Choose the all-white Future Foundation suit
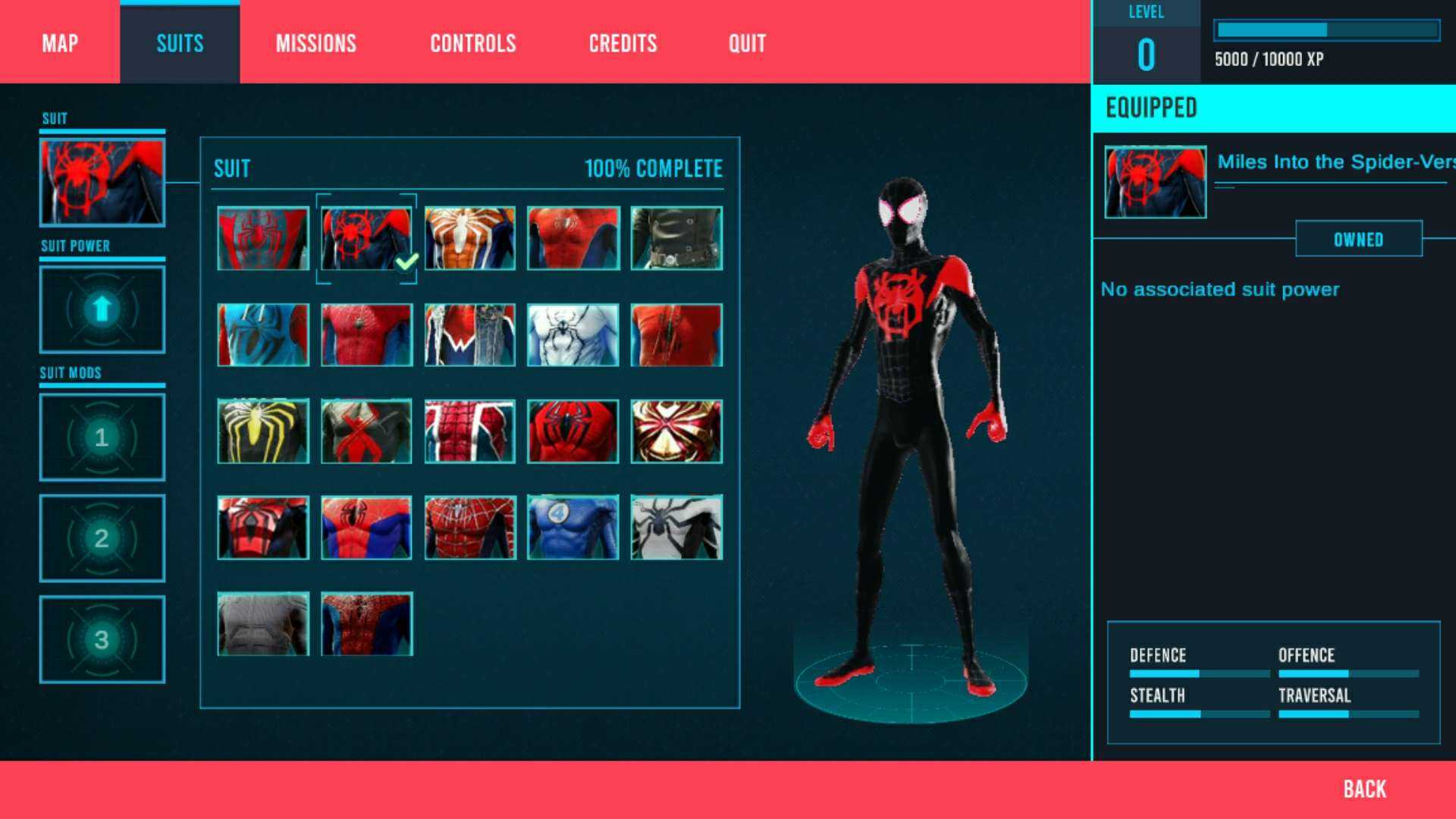Screen dimensions: 1456x819 [573, 334]
